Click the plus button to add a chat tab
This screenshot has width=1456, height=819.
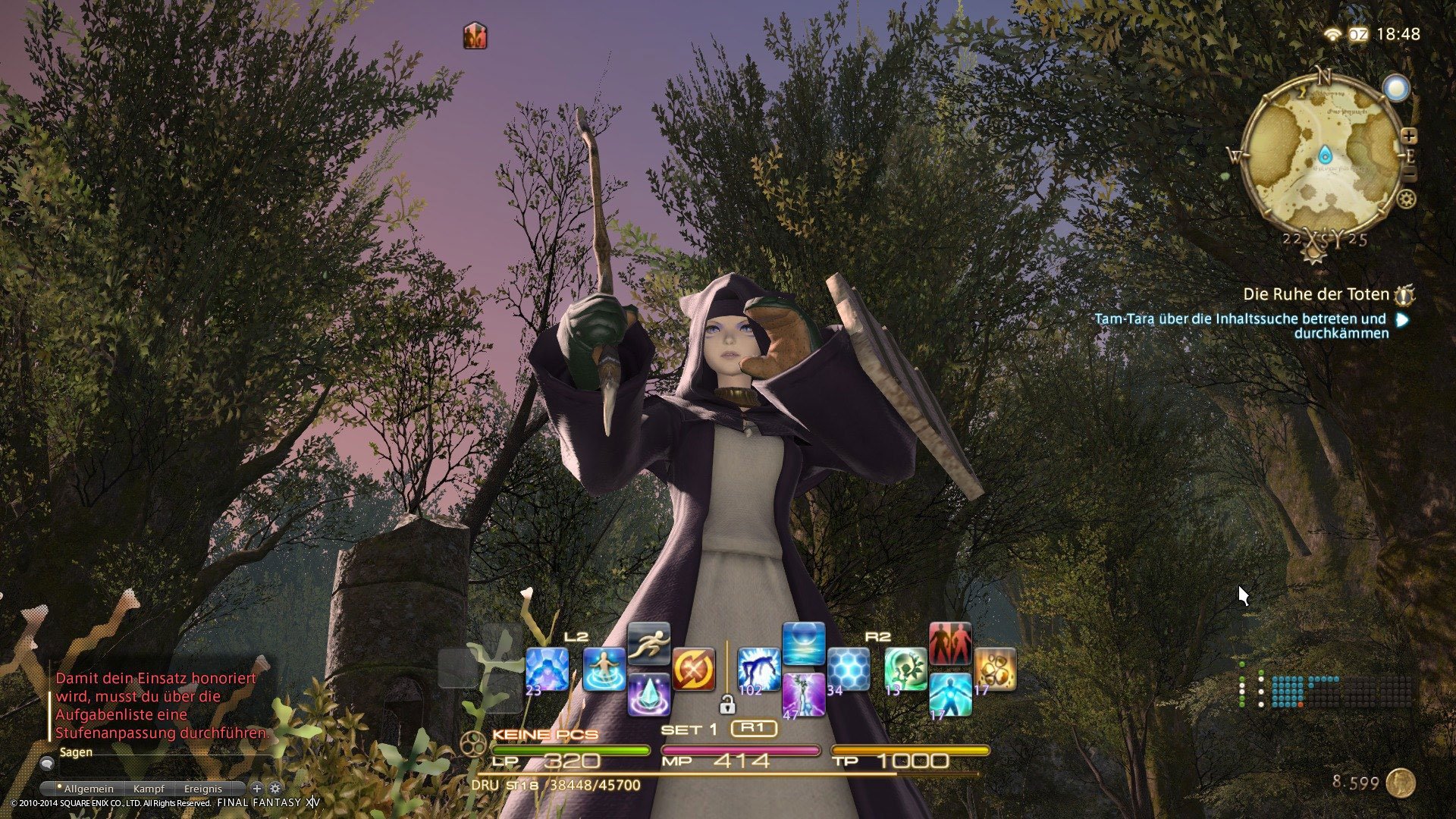[x=257, y=788]
